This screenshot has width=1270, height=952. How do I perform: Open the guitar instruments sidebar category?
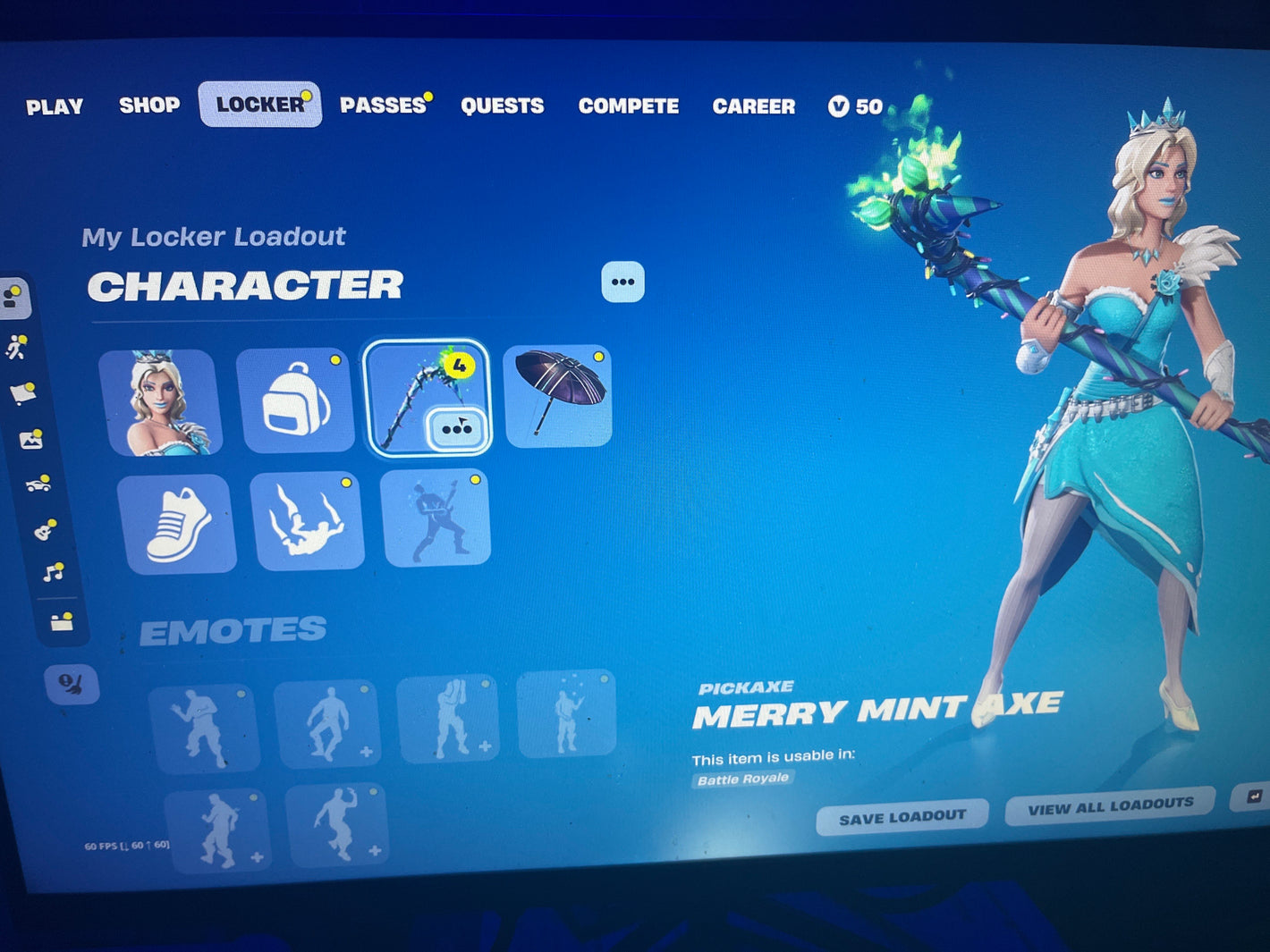(44, 530)
